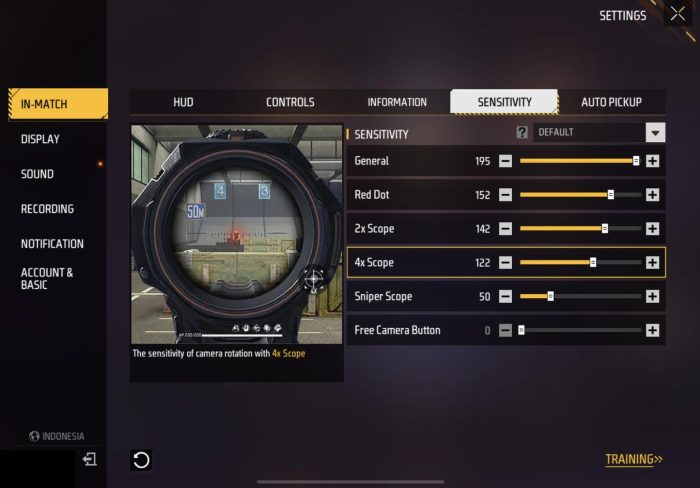Open the Display settings section
Image resolution: width=700 pixels, height=488 pixels.
pyautogui.click(x=40, y=139)
